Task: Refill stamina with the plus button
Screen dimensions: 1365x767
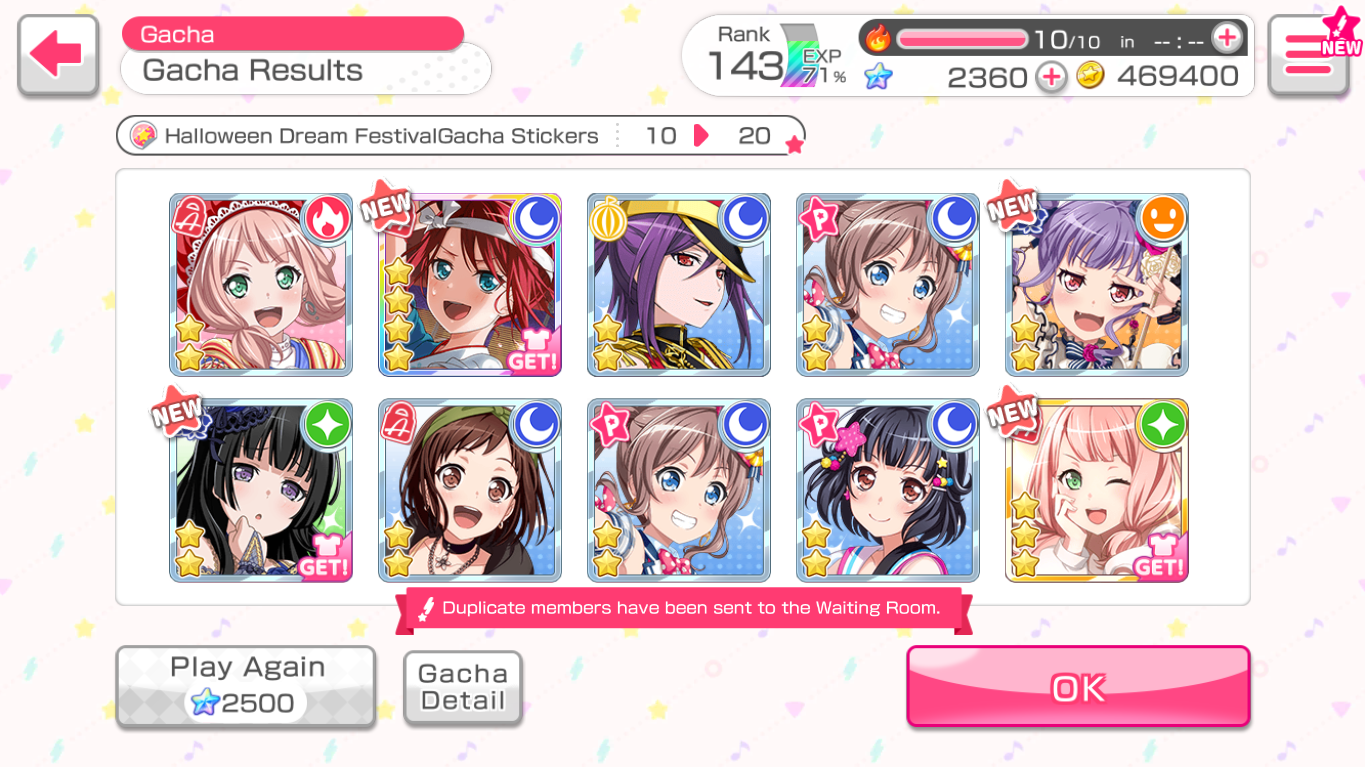Action: coord(1226,39)
